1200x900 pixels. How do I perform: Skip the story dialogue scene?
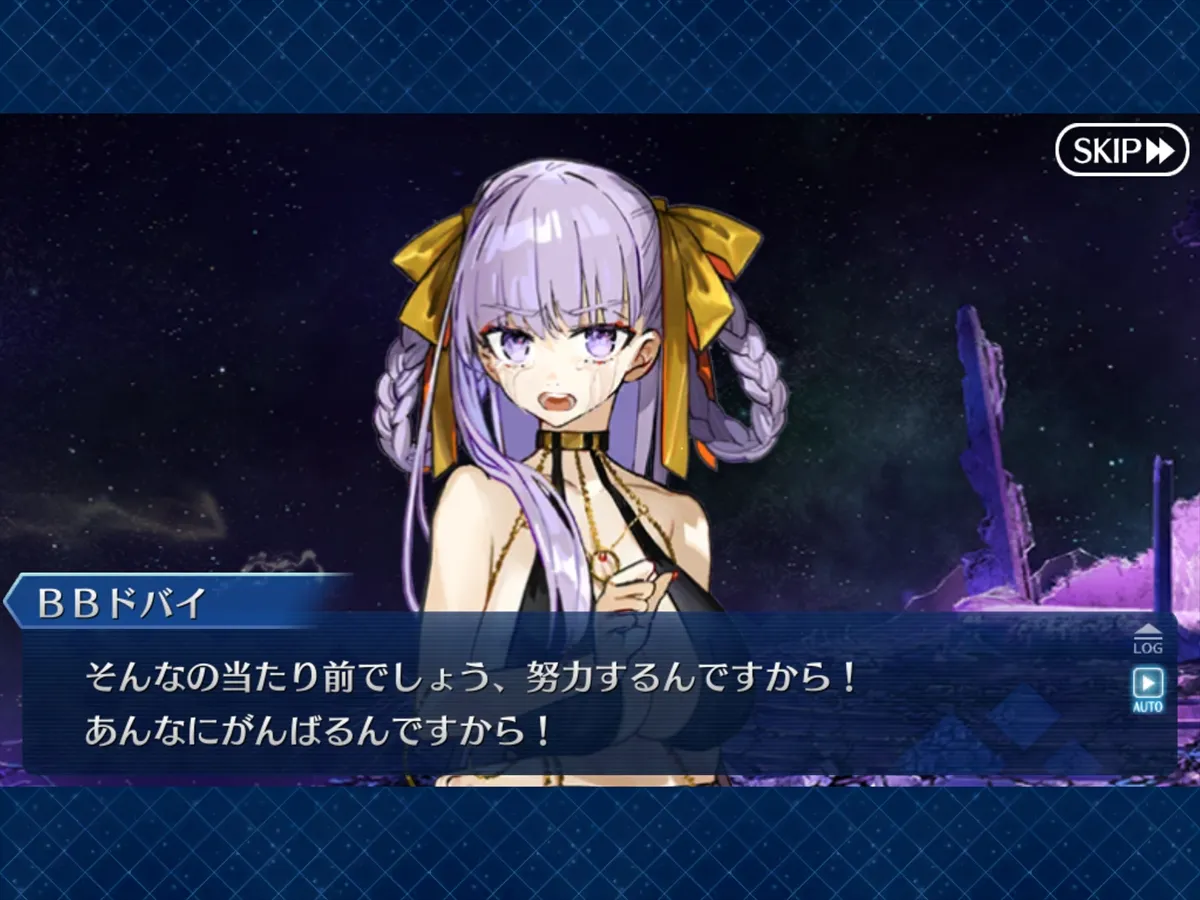(1121, 150)
